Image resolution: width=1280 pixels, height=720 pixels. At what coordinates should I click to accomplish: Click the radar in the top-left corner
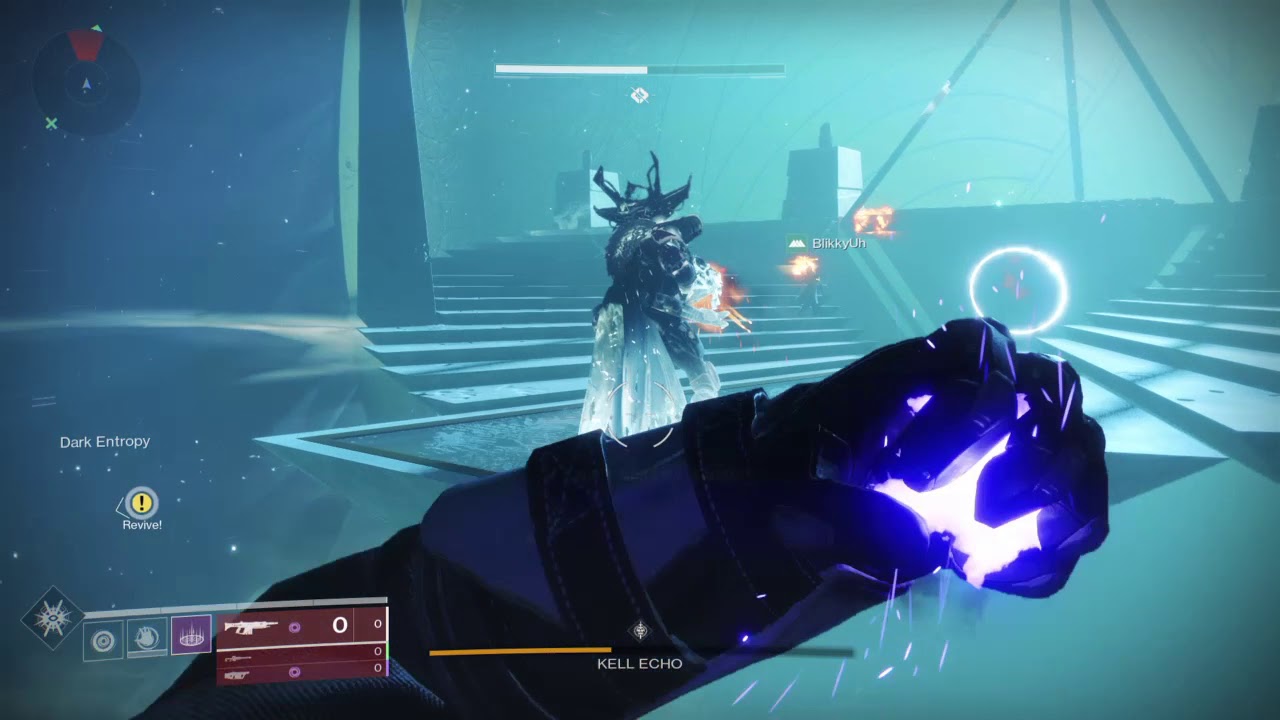pyautogui.click(x=84, y=83)
